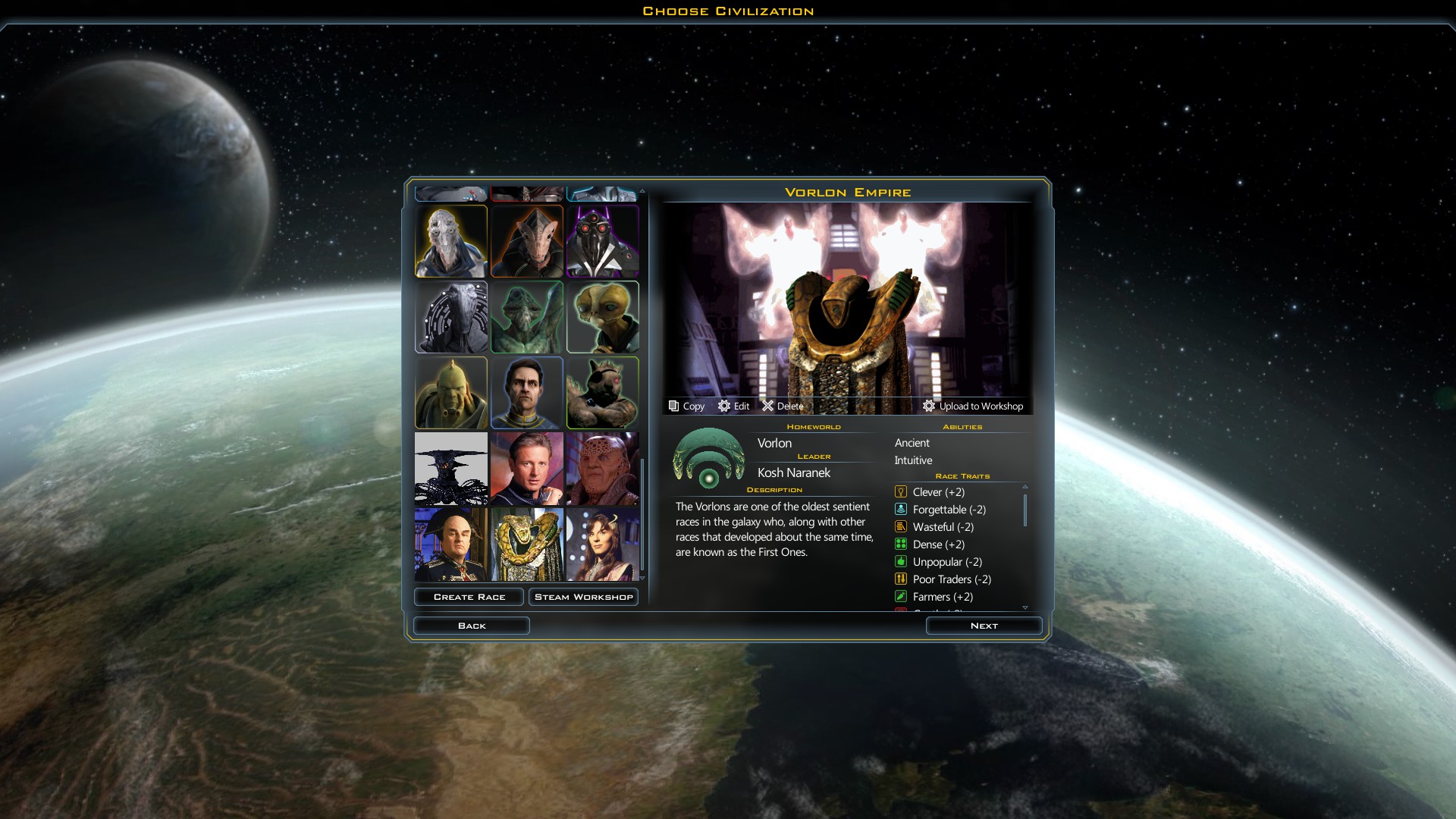Screen dimensions: 1456x819
Task: Delete the Vorlon Empire race
Action: tap(783, 406)
